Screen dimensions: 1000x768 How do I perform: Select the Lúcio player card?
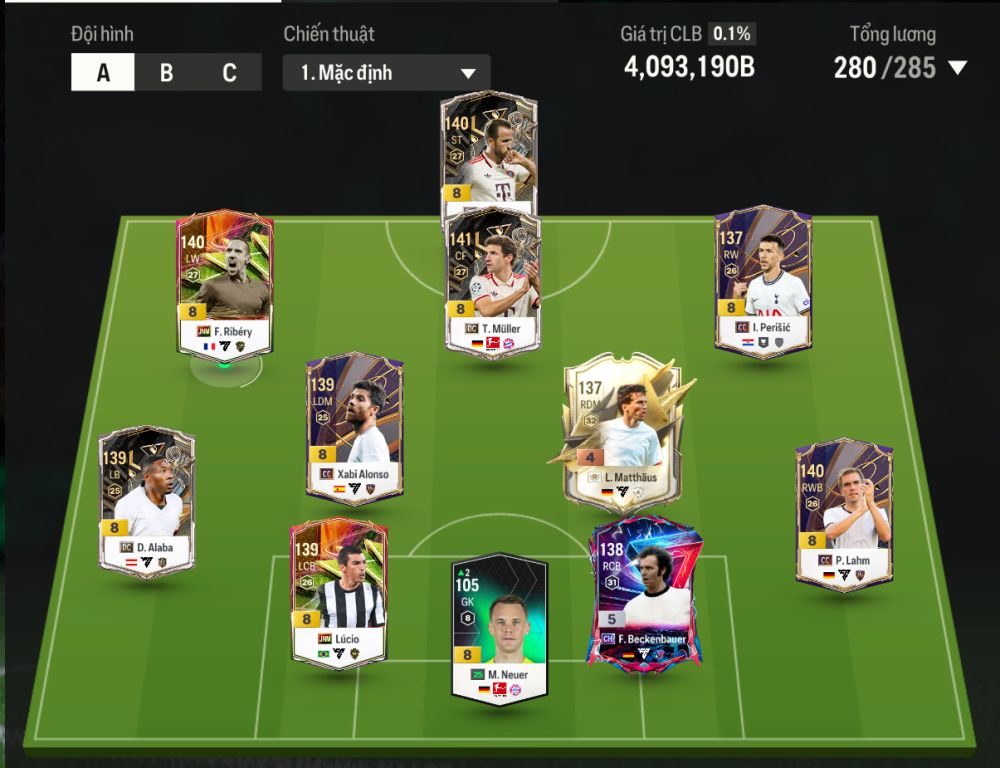[x=338, y=592]
